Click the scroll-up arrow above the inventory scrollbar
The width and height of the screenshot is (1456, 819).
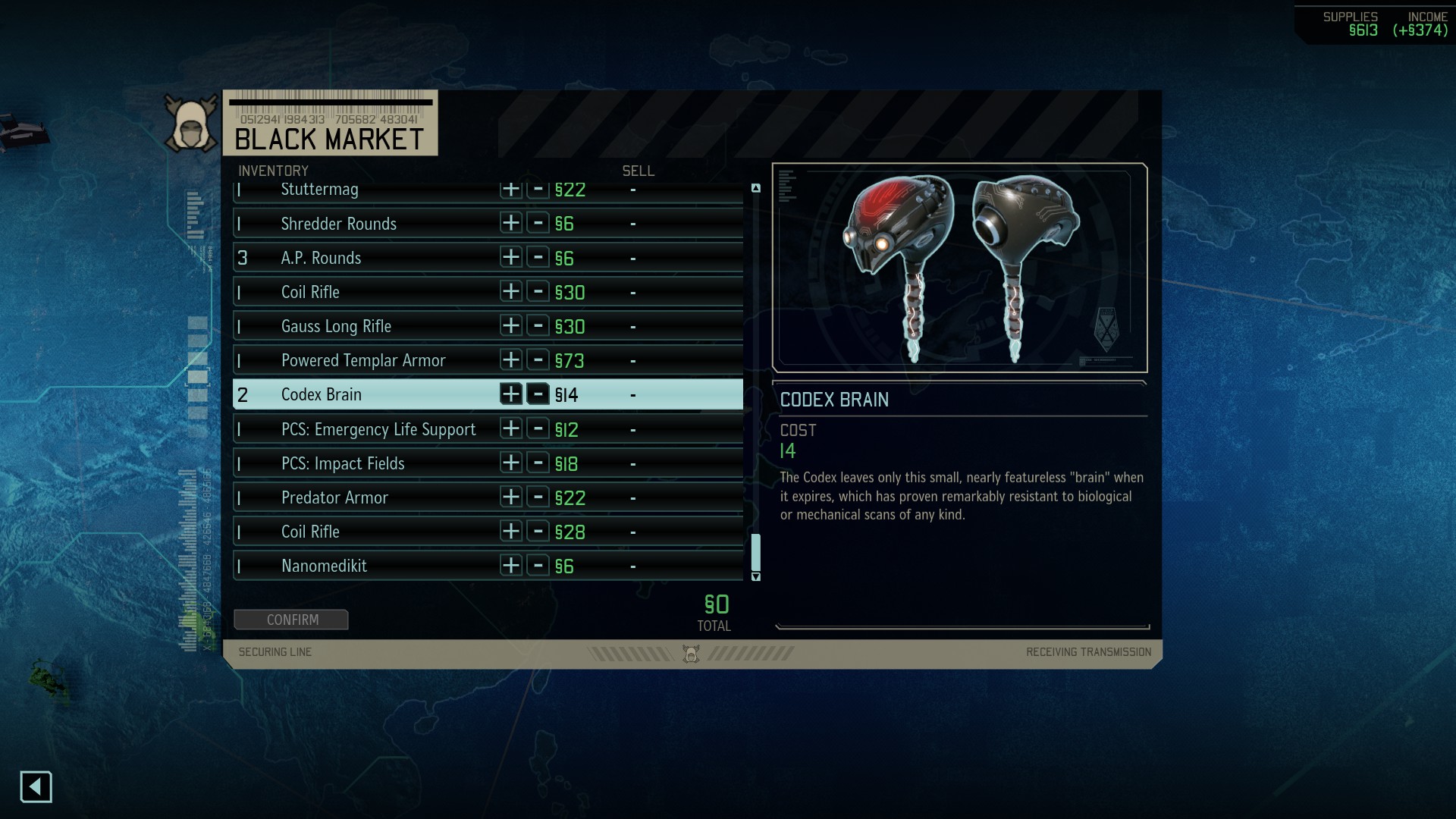tap(756, 187)
